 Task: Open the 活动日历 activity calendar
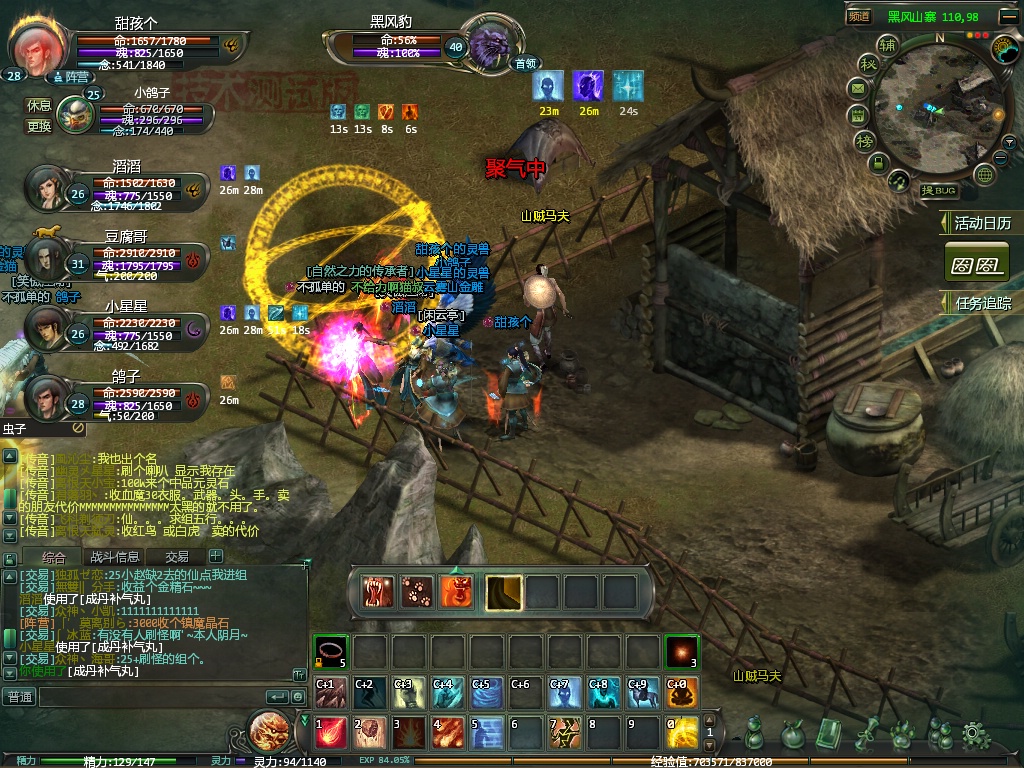pos(981,223)
